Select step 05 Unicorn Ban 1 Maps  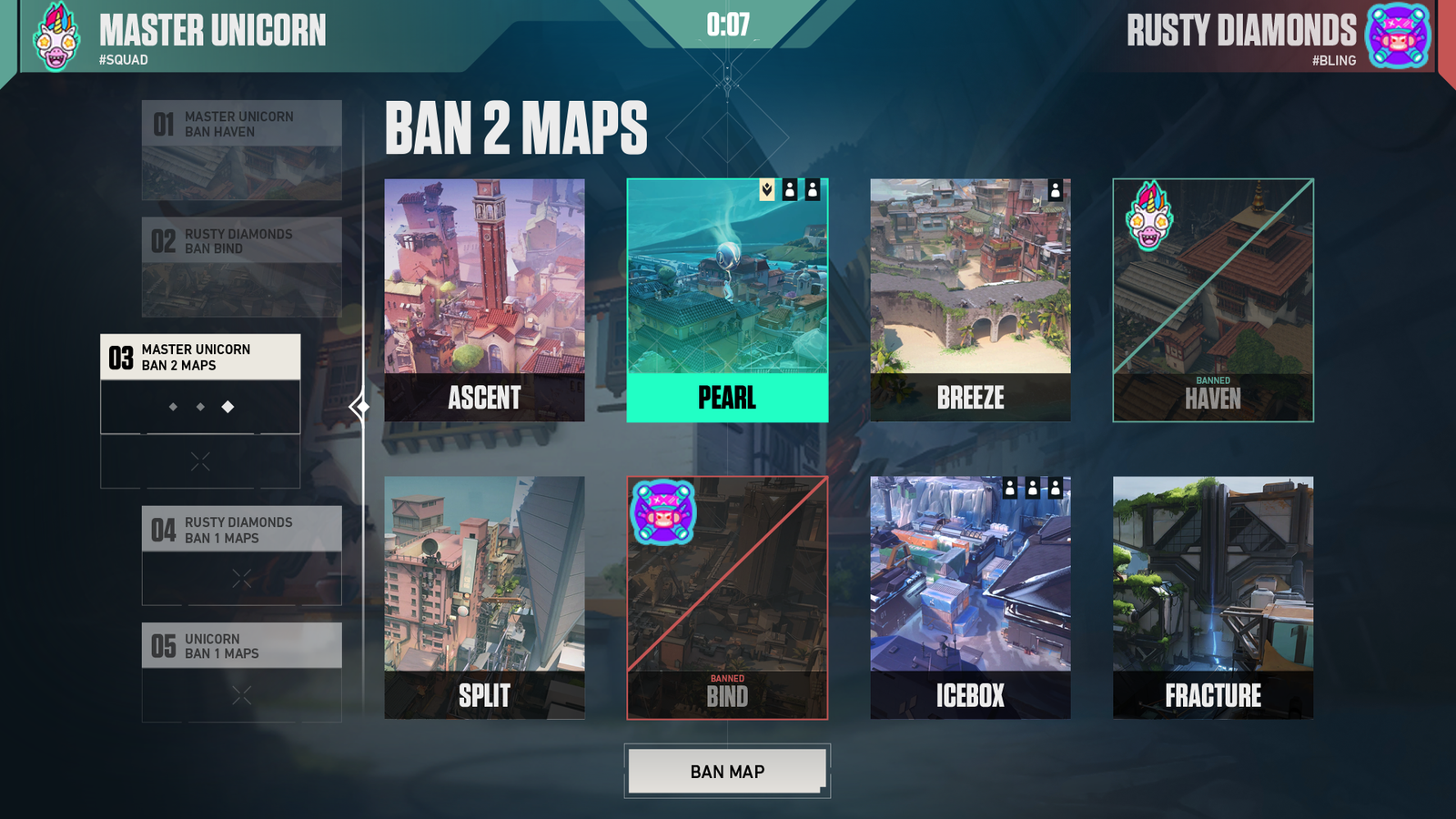[241, 646]
